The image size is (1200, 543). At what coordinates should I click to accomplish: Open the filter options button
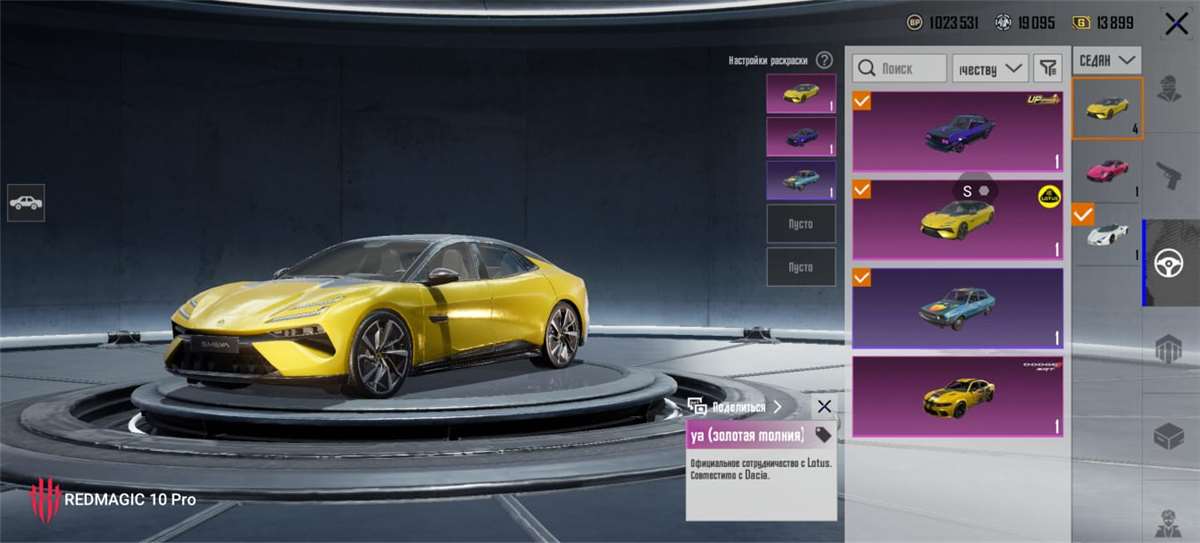[x=1047, y=68]
